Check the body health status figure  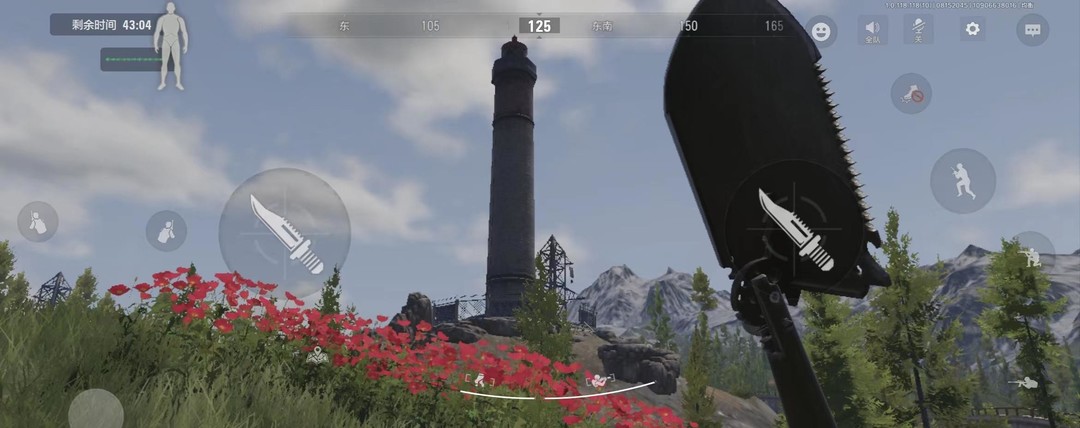(171, 46)
